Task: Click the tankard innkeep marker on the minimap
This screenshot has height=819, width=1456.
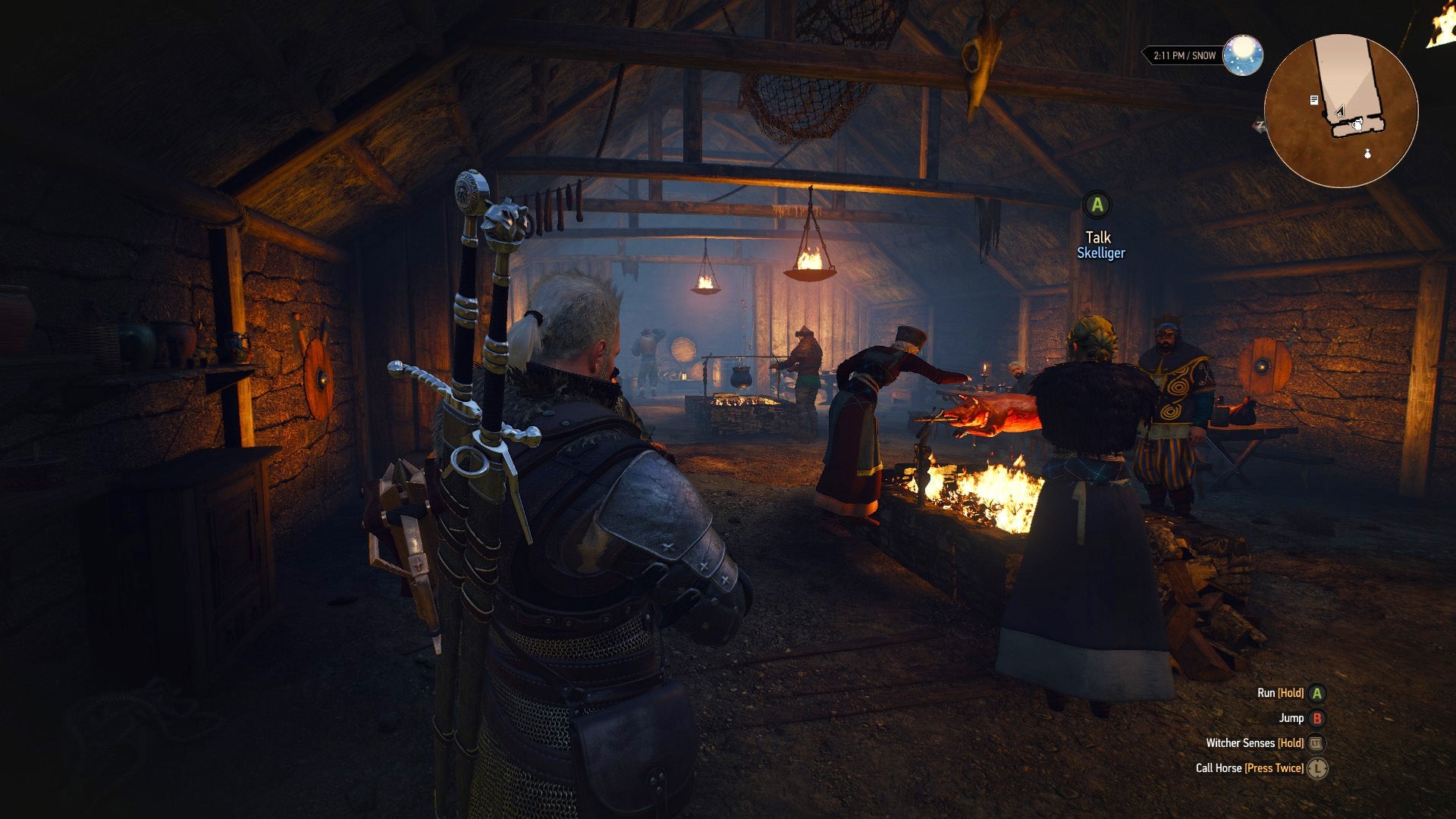Action: pyautogui.click(x=1358, y=125)
